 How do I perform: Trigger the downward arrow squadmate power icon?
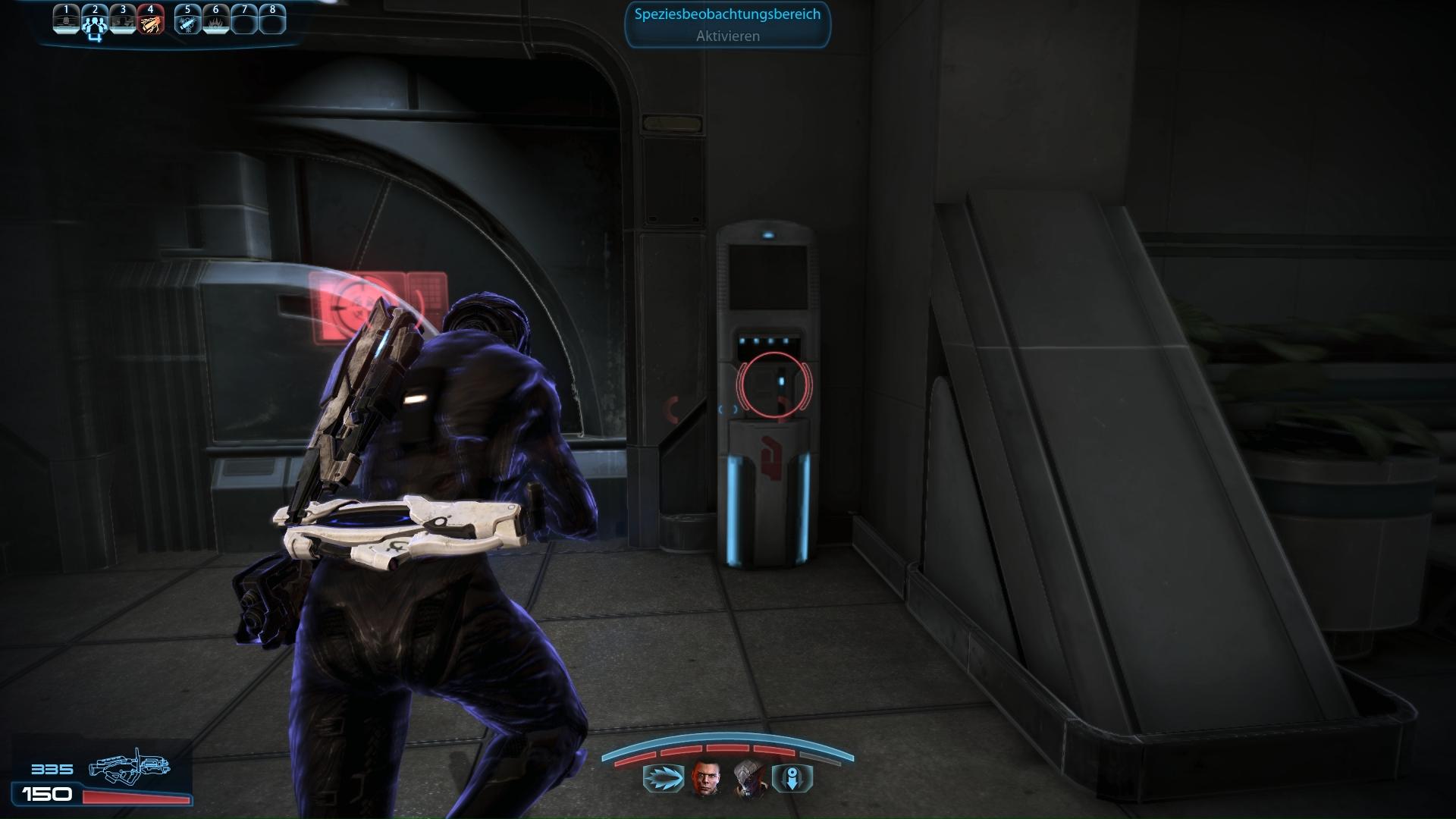792,779
